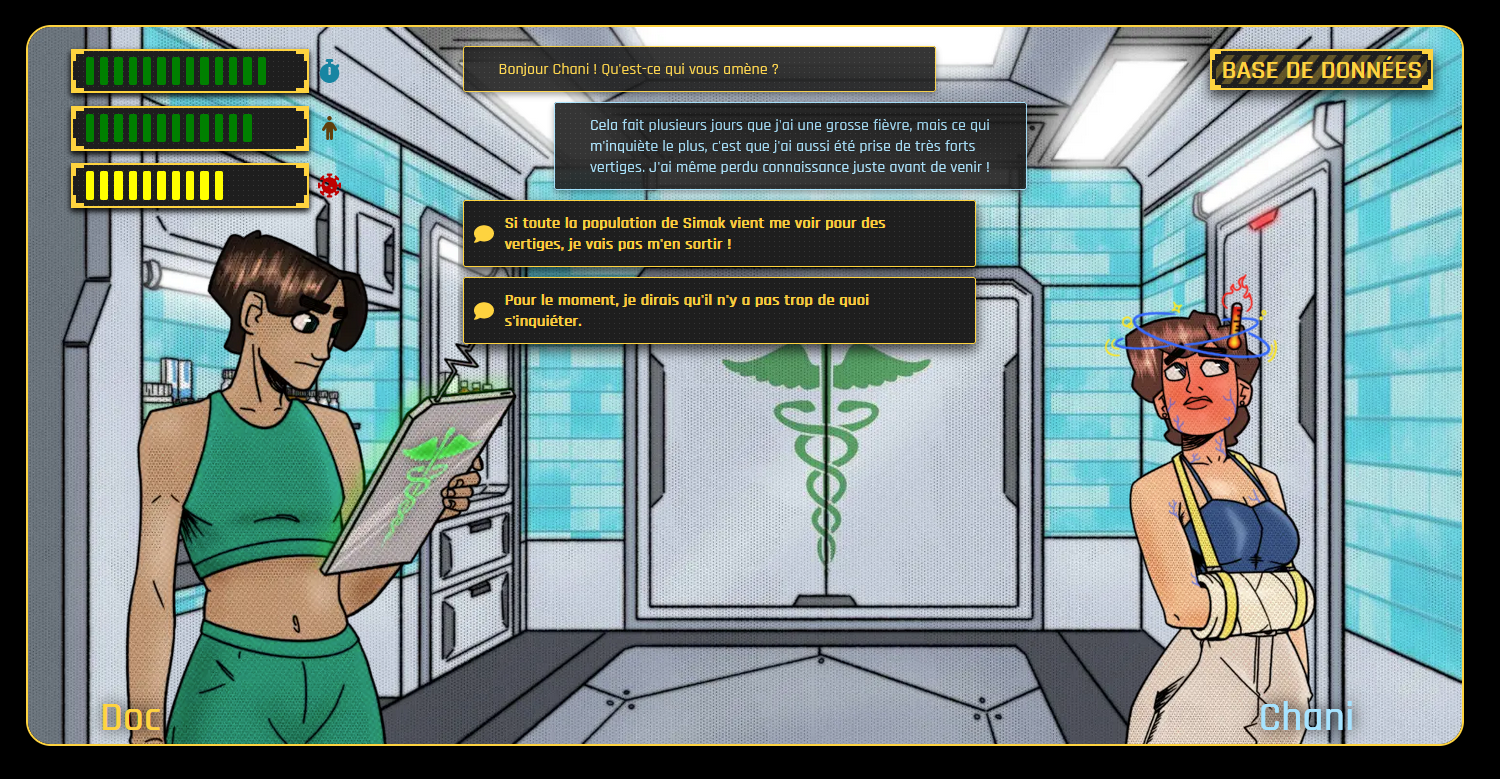Click the Doc name label
This screenshot has width=1500, height=779.
pyautogui.click(x=130, y=717)
